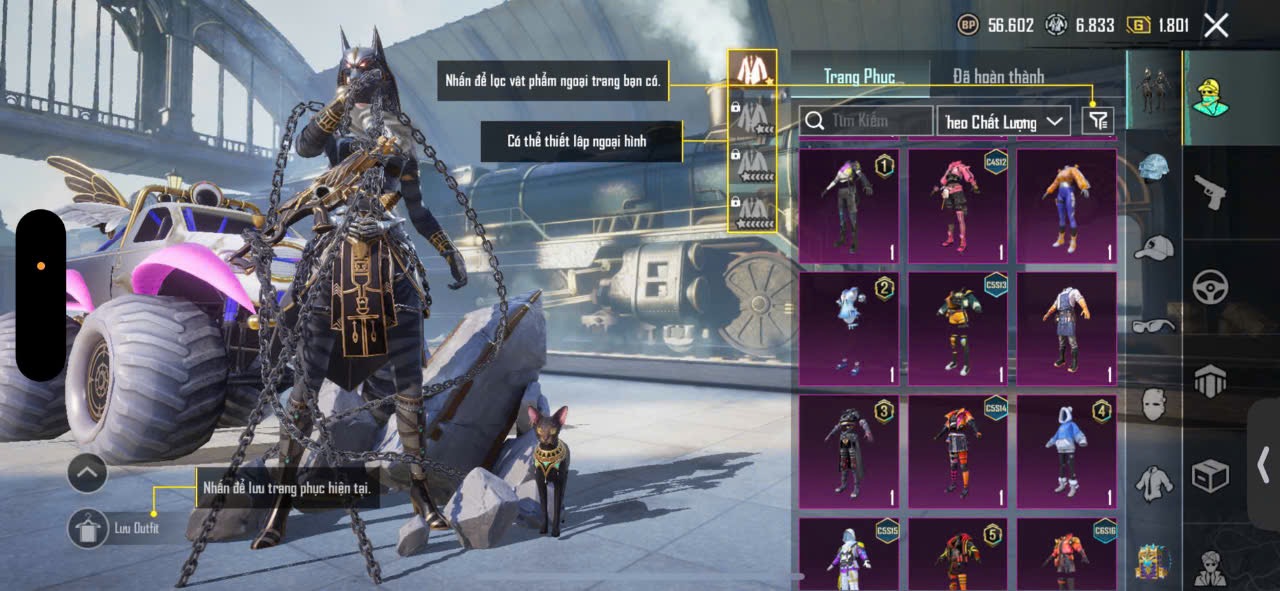Screen dimensions: 1280x591
Task: Open the face mask category
Action: click(x=1154, y=404)
